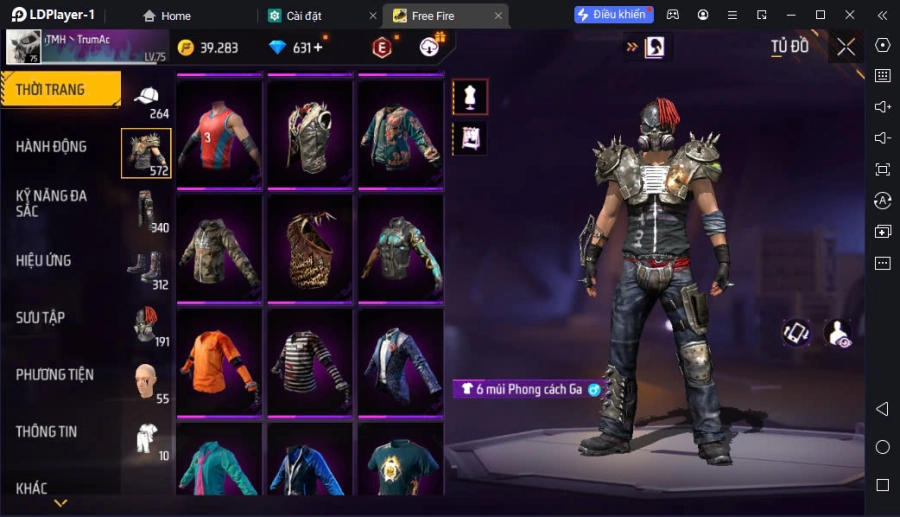Equip the orange long-sleeve top
This screenshot has height=517, width=900.
(219, 361)
